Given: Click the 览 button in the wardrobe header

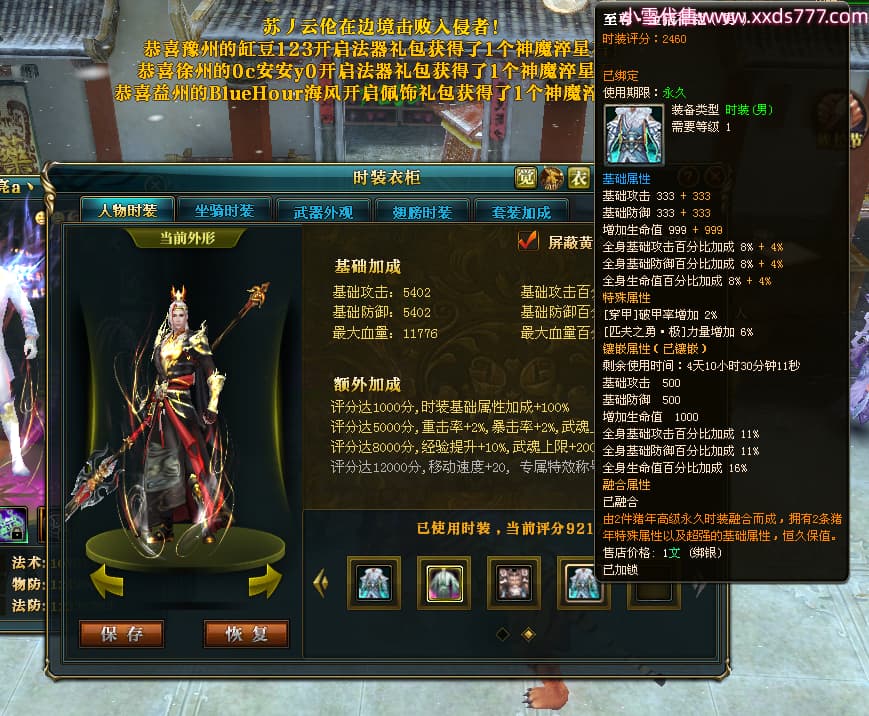Looking at the screenshot, I should click(x=526, y=178).
